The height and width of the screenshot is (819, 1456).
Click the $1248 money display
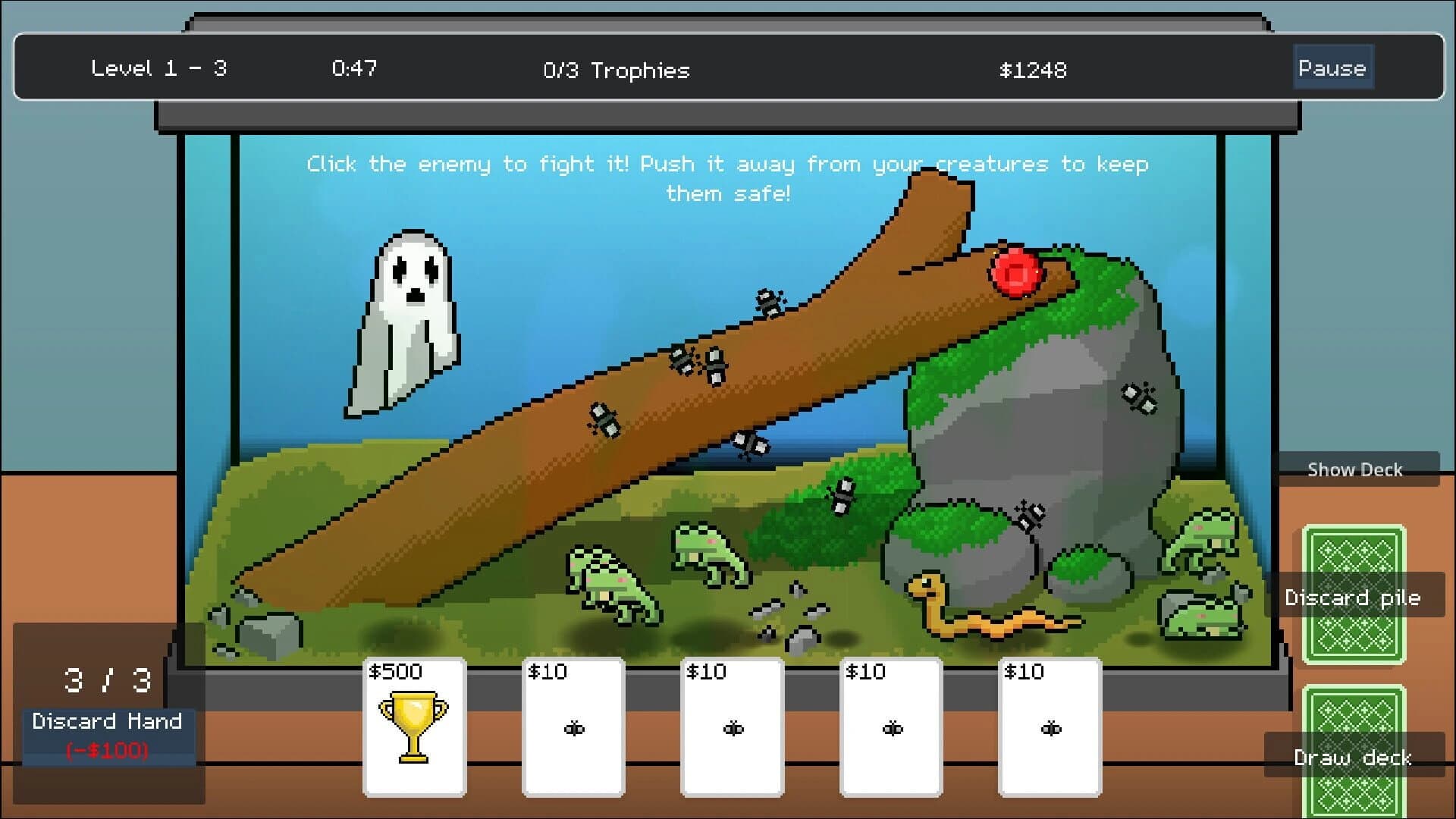pos(1033,71)
